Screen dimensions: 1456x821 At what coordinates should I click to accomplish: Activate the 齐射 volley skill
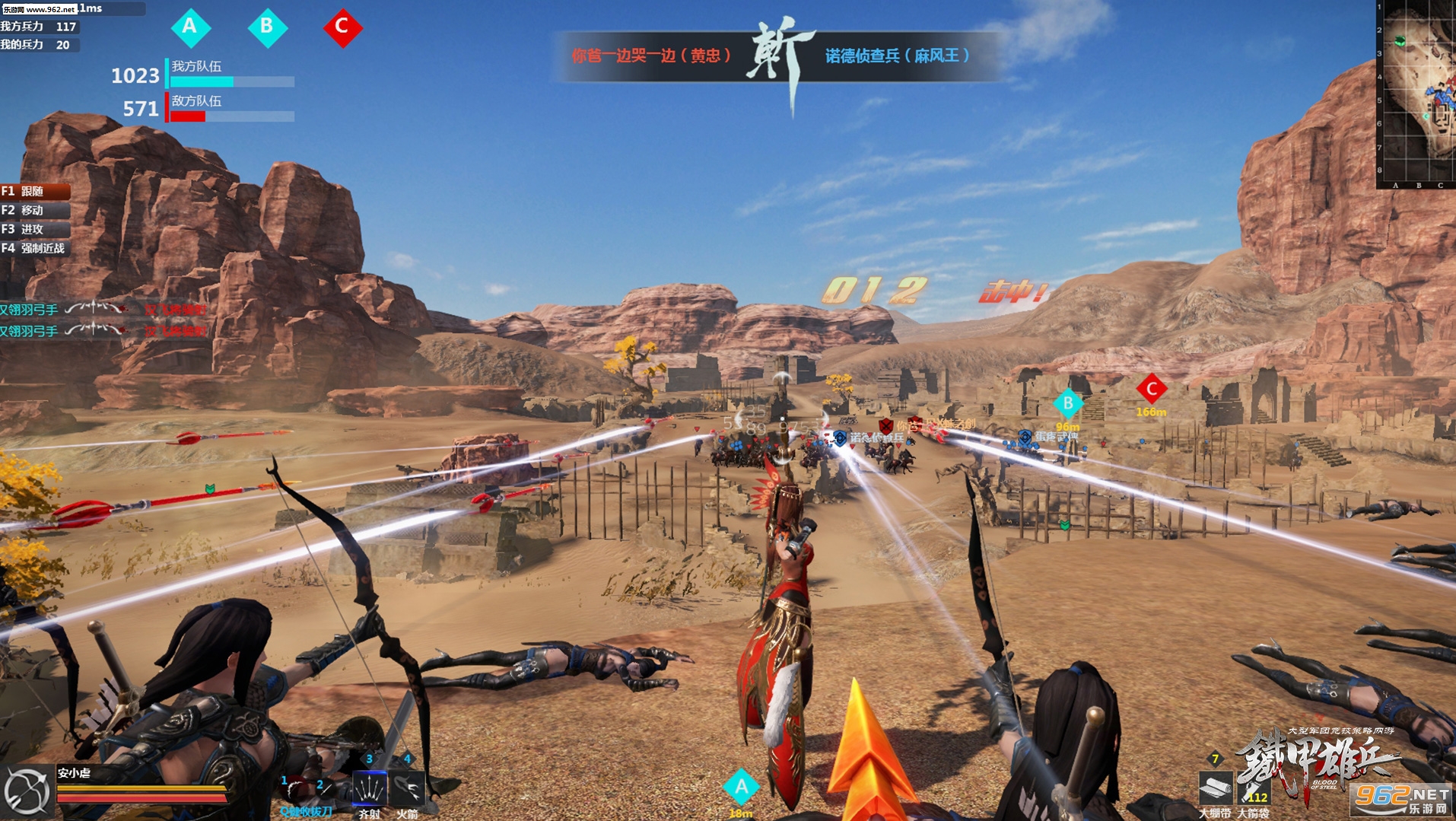click(369, 788)
